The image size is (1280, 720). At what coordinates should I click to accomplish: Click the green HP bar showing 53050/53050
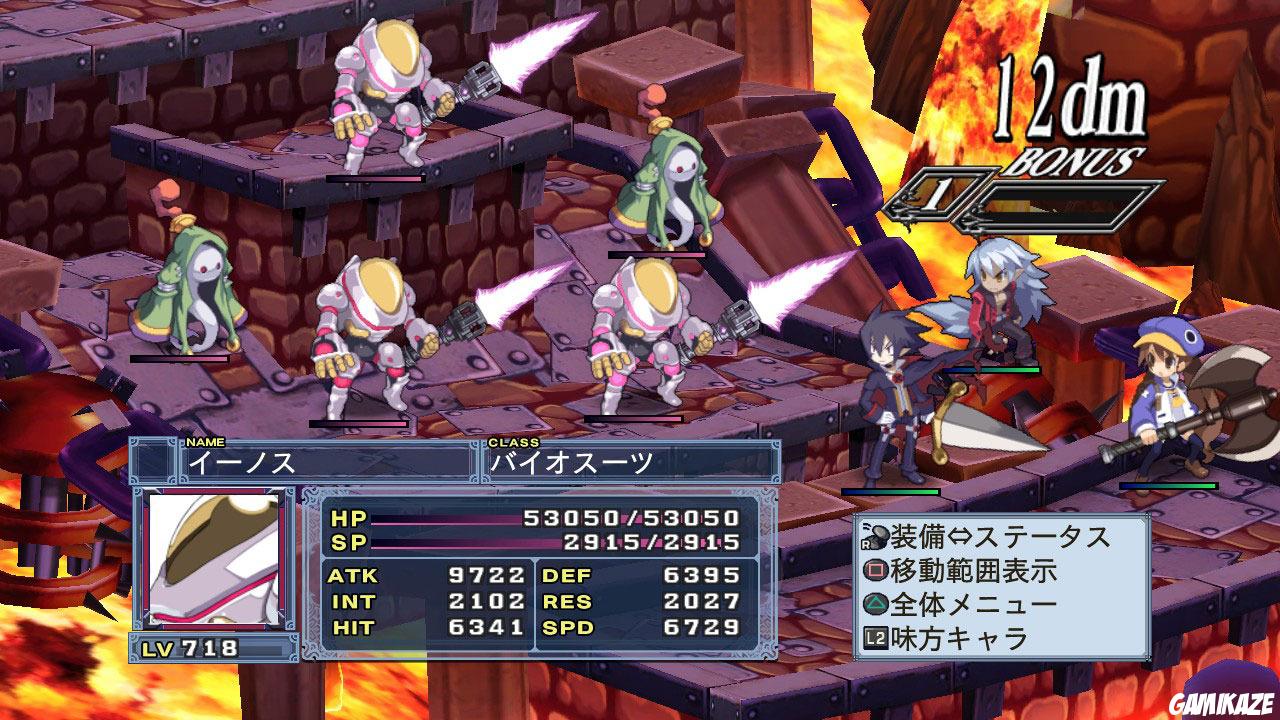(x=550, y=519)
